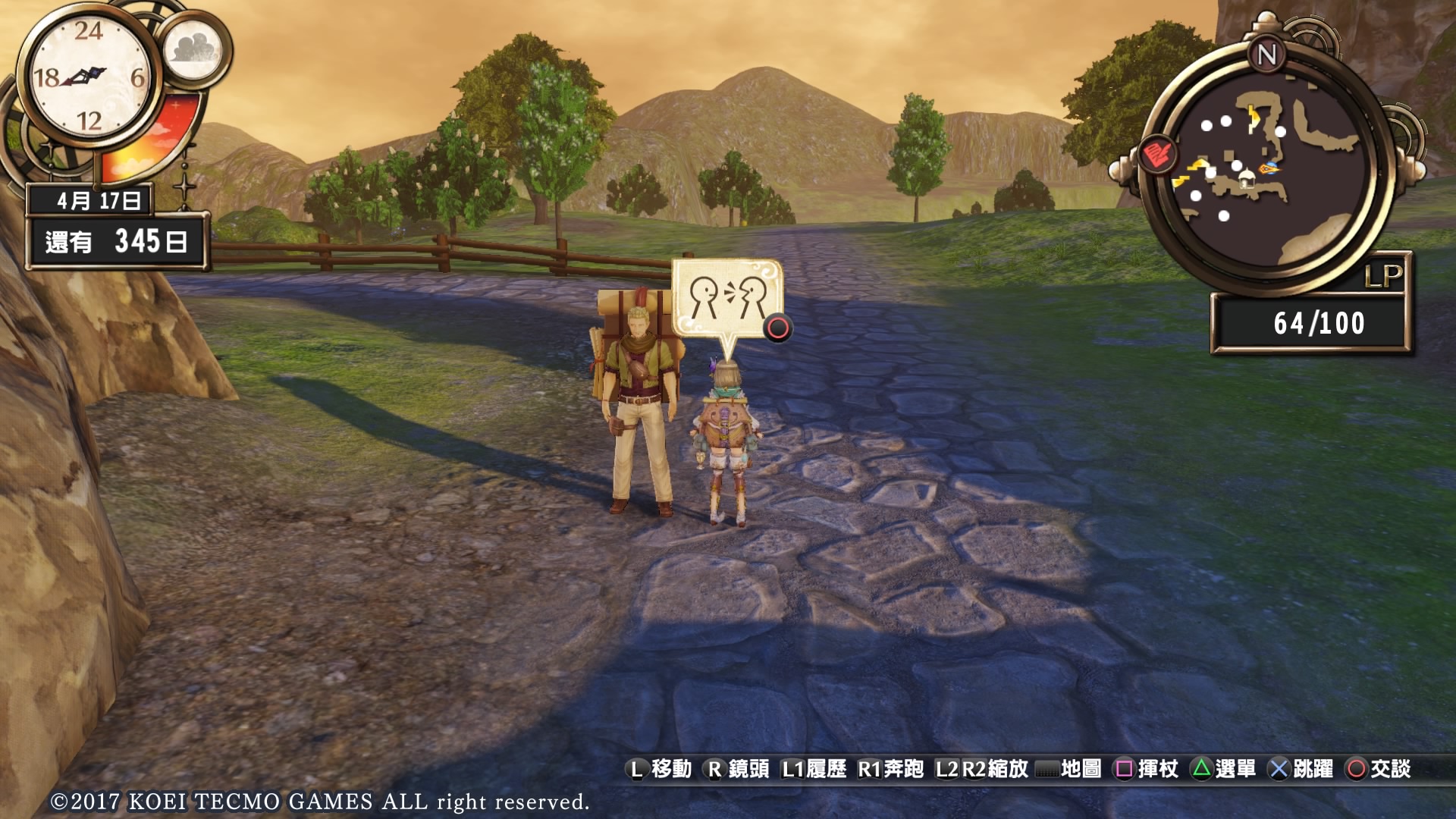This screenshot has width=1456, height=819.
Task: Check the cloud weather icon
Action: pyautogui.click(x=193, y=49)
